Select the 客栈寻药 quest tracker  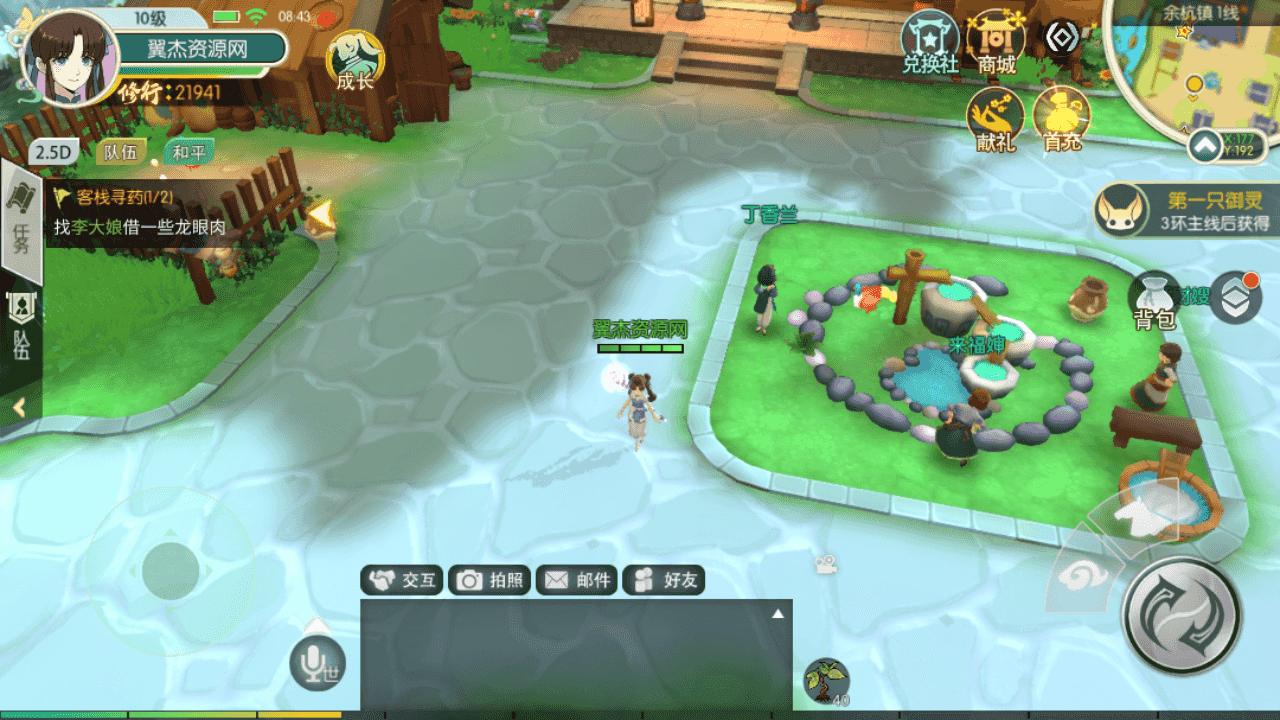coord(140,213)
